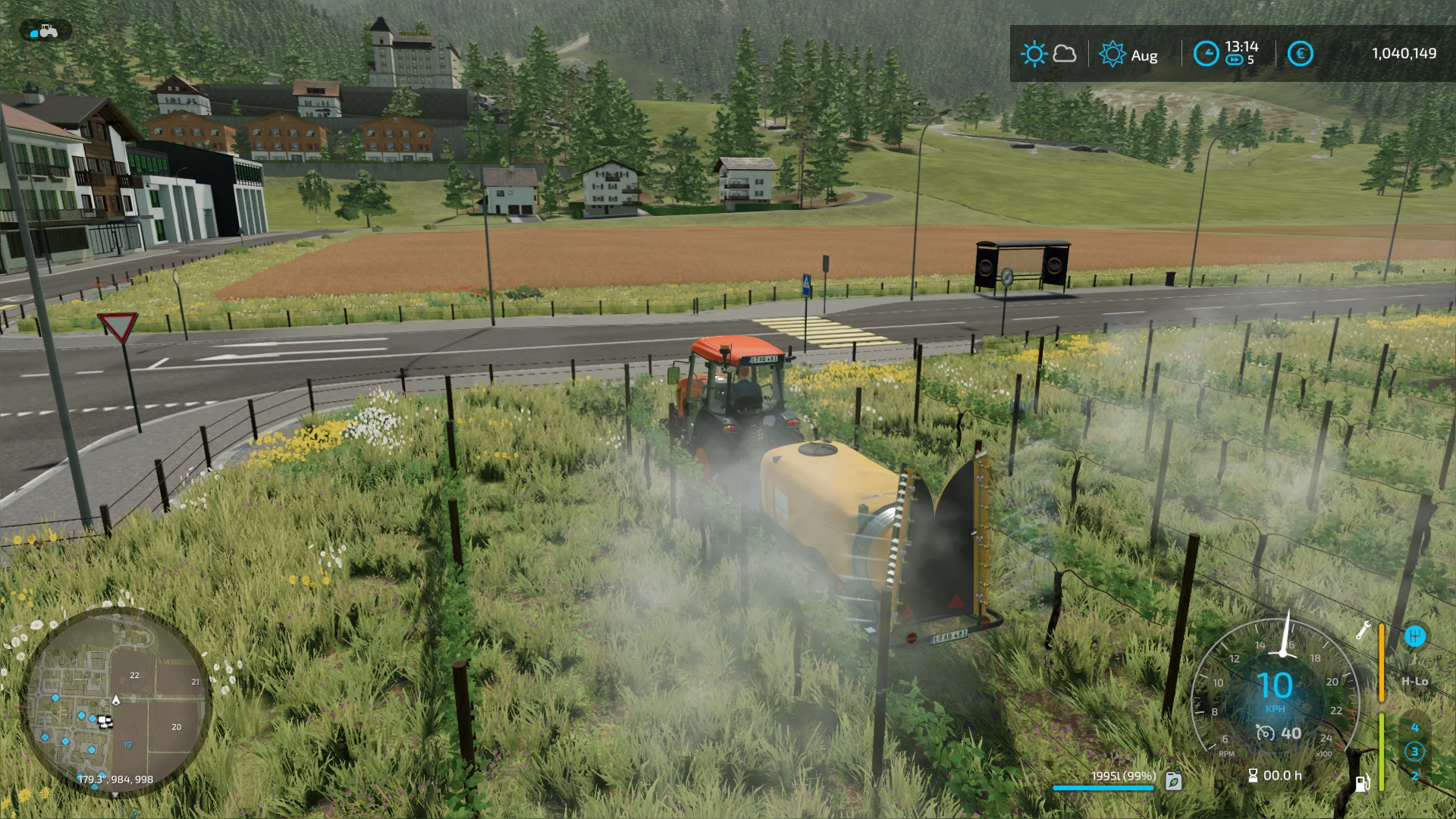Open the circular minimap
This screenshot has width=1456, height=819.
click(x=116, y=701)
